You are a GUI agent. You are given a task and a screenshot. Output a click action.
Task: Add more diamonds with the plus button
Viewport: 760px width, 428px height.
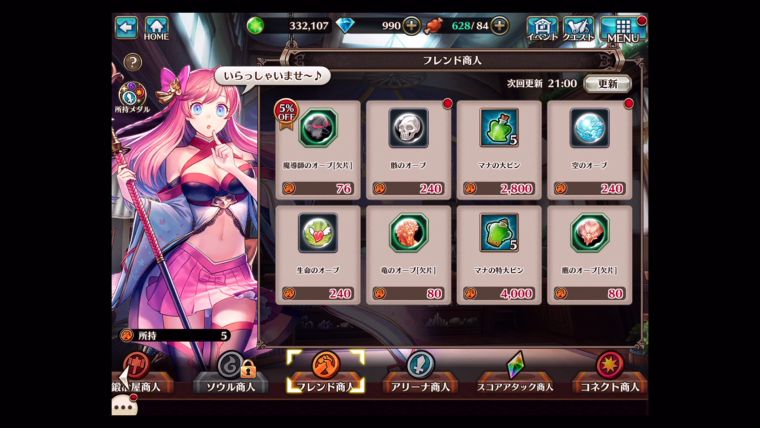(x=411, y=26)
